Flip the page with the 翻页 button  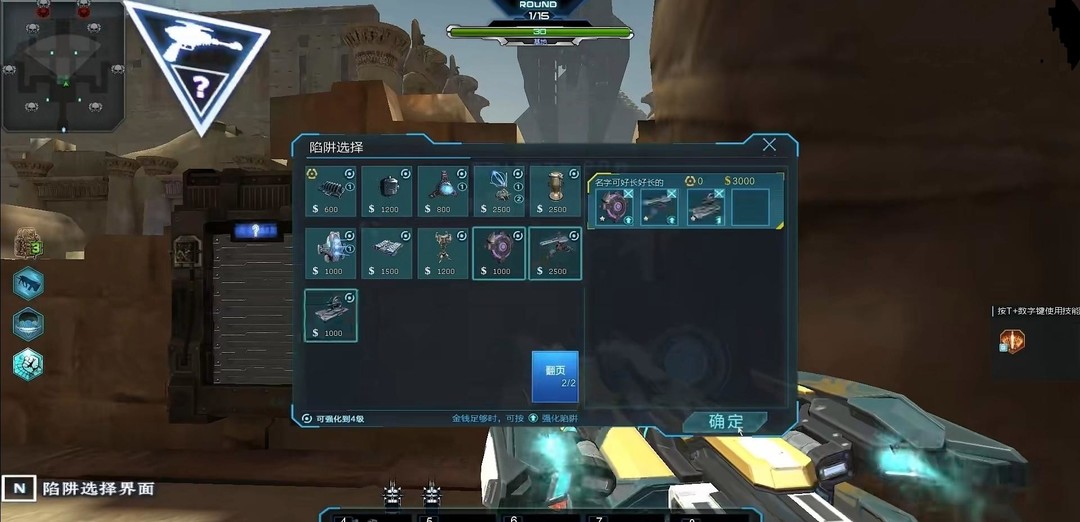tap(555, 376)
